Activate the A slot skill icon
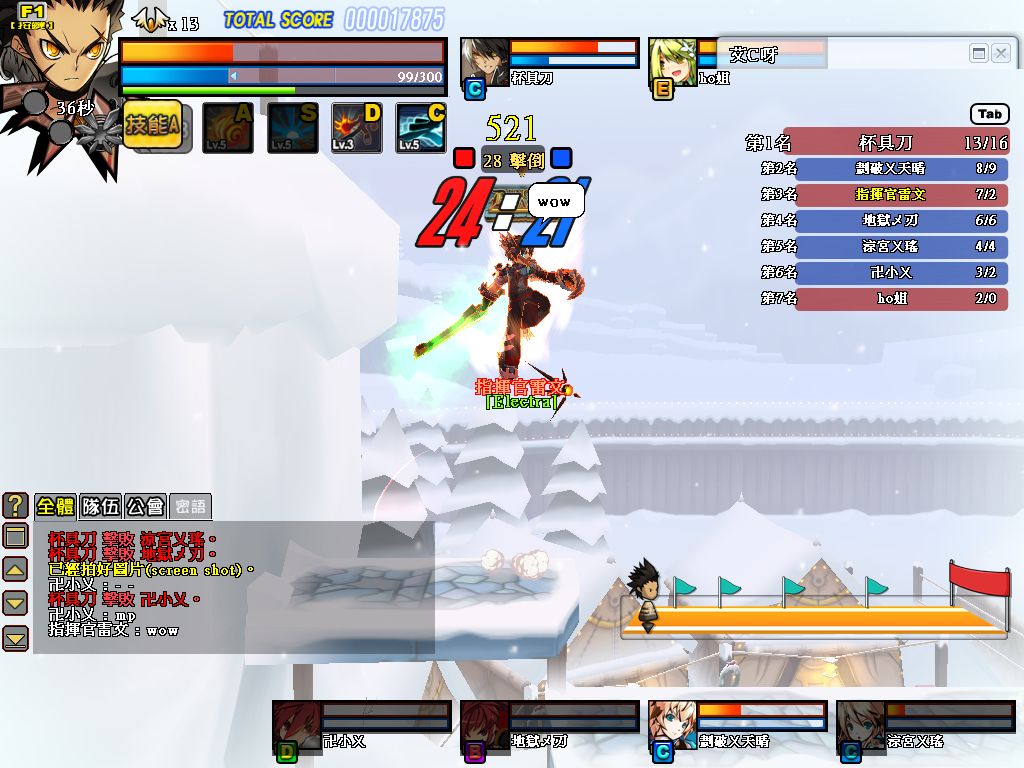 tap(228, 128)
